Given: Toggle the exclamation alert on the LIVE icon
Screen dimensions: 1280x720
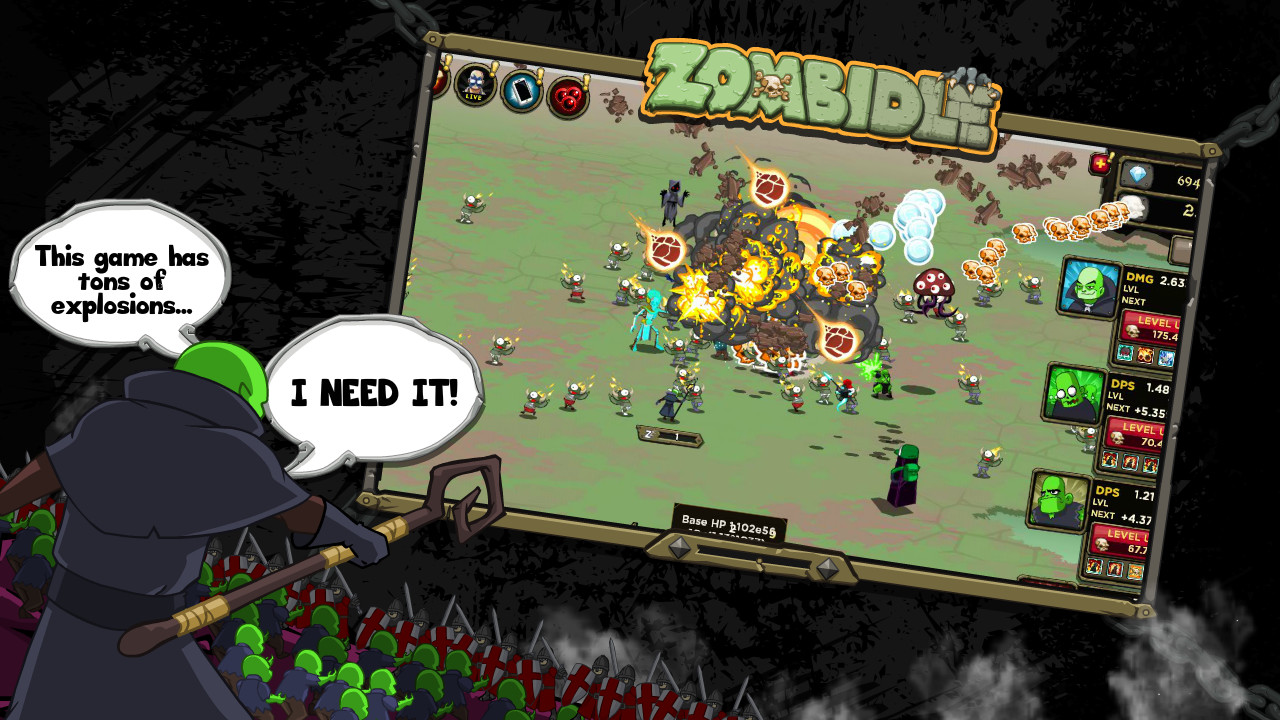Looking at the screenshot, I should point(494,69).
